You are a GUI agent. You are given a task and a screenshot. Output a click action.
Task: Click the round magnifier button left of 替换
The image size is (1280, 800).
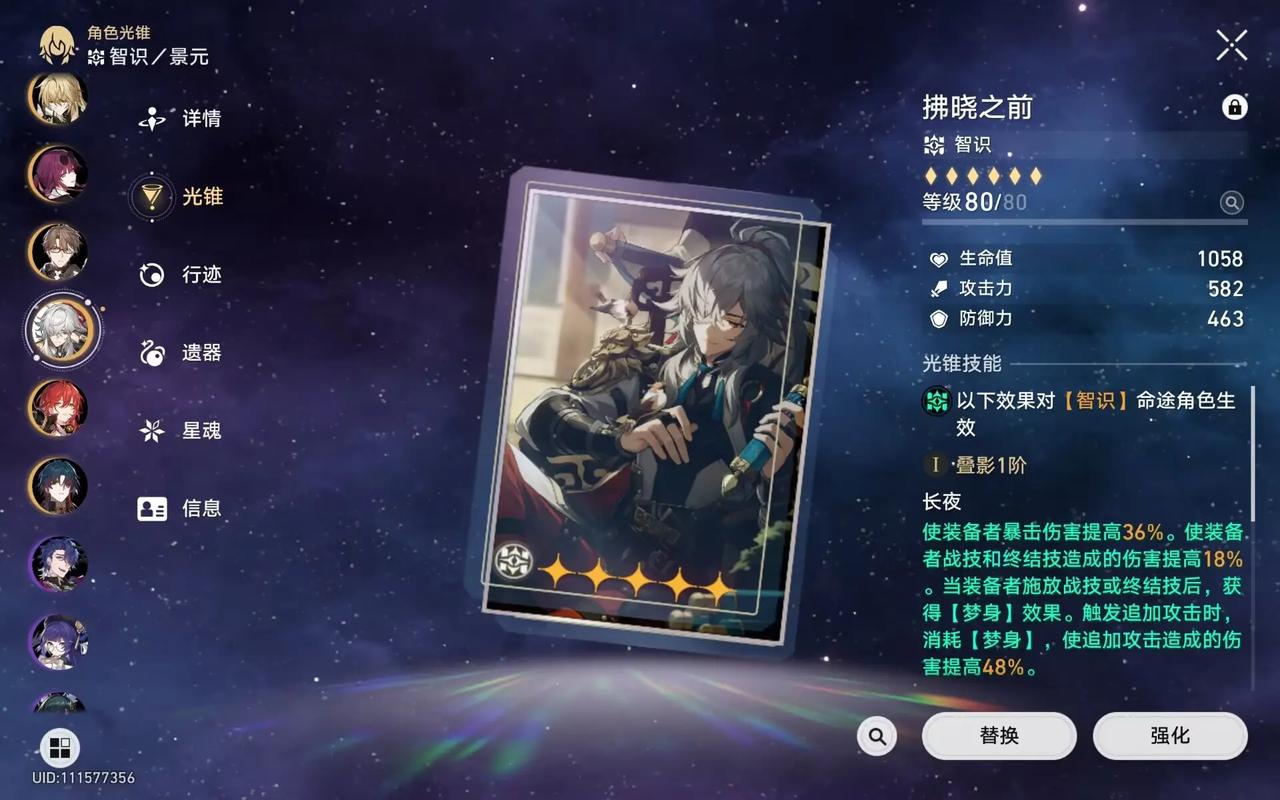(x=877, y=737)
